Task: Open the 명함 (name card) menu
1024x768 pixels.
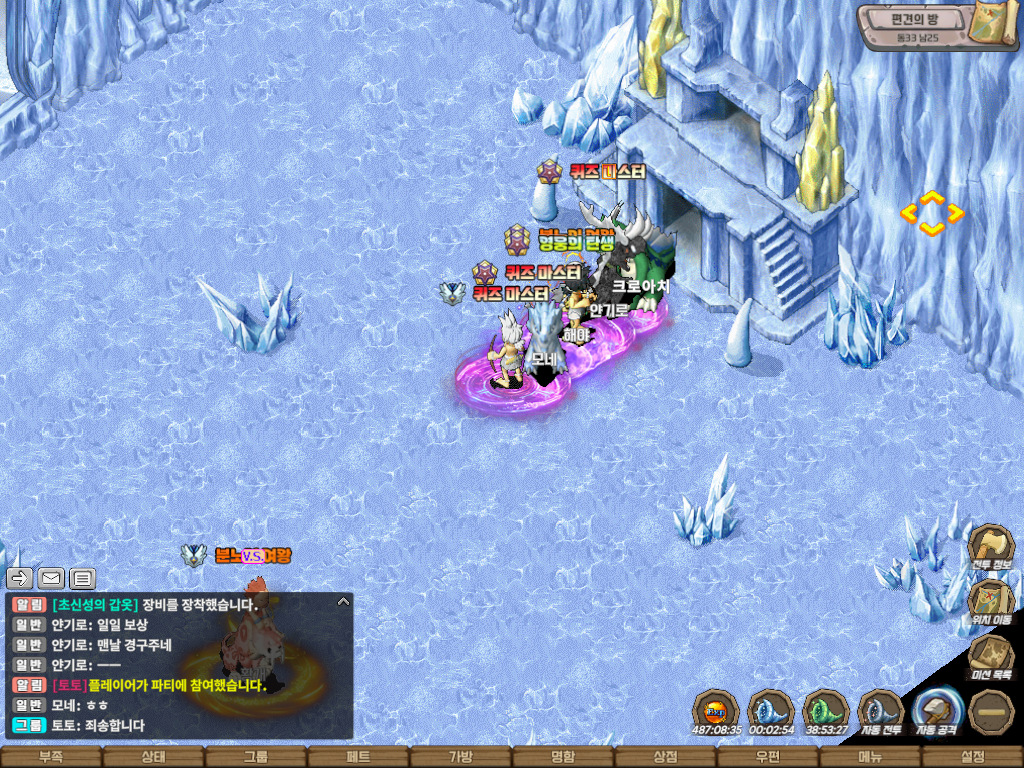Action: click(x=563, y=757)
